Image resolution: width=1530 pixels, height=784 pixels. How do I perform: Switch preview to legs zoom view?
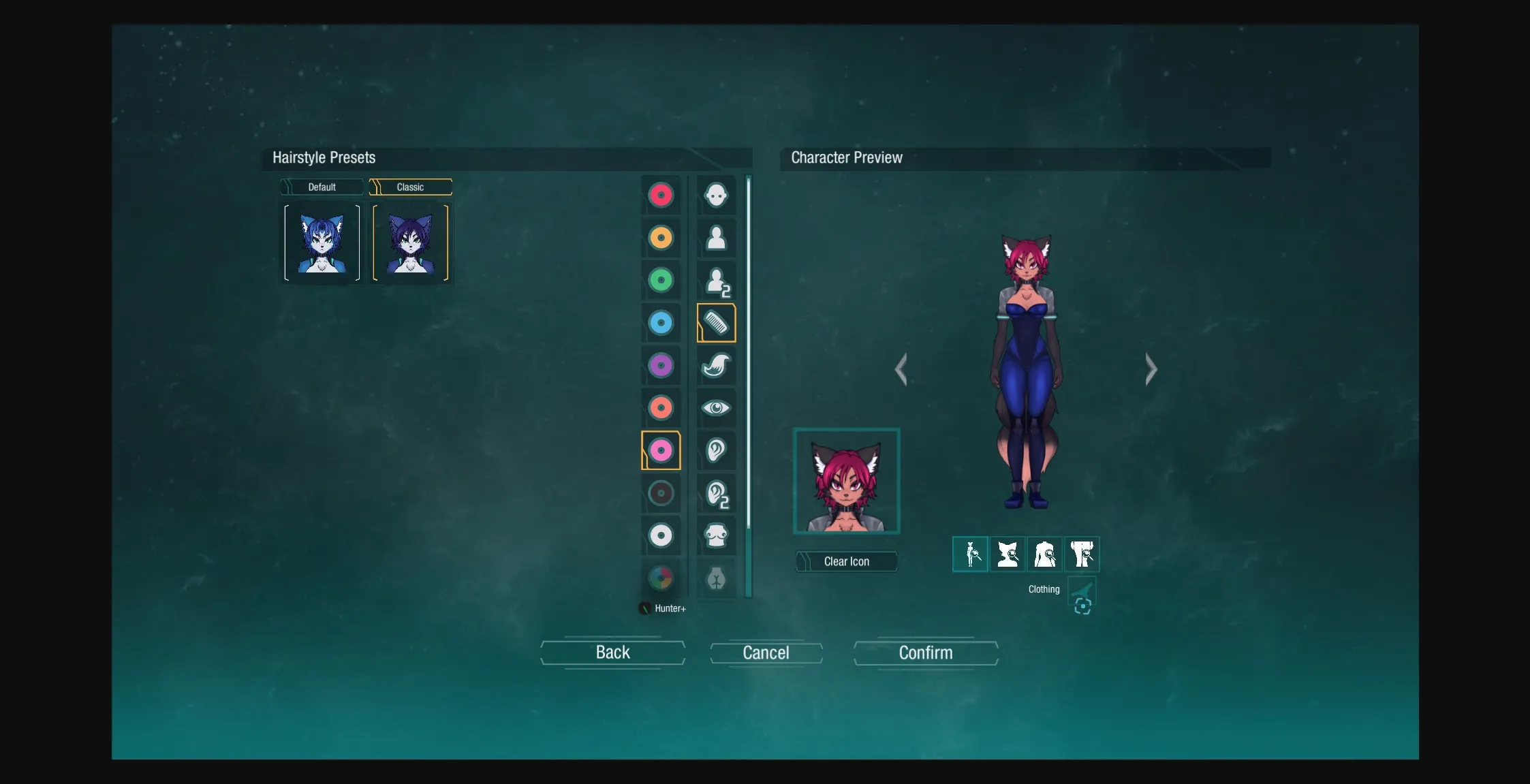[1083, 554]
